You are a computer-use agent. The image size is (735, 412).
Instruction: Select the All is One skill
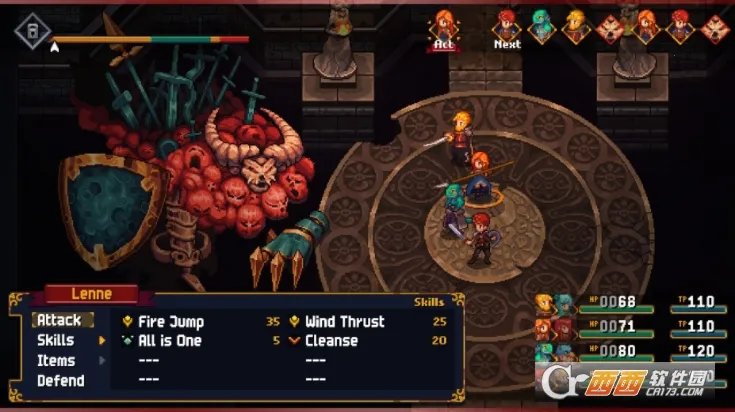coord(169,341)
